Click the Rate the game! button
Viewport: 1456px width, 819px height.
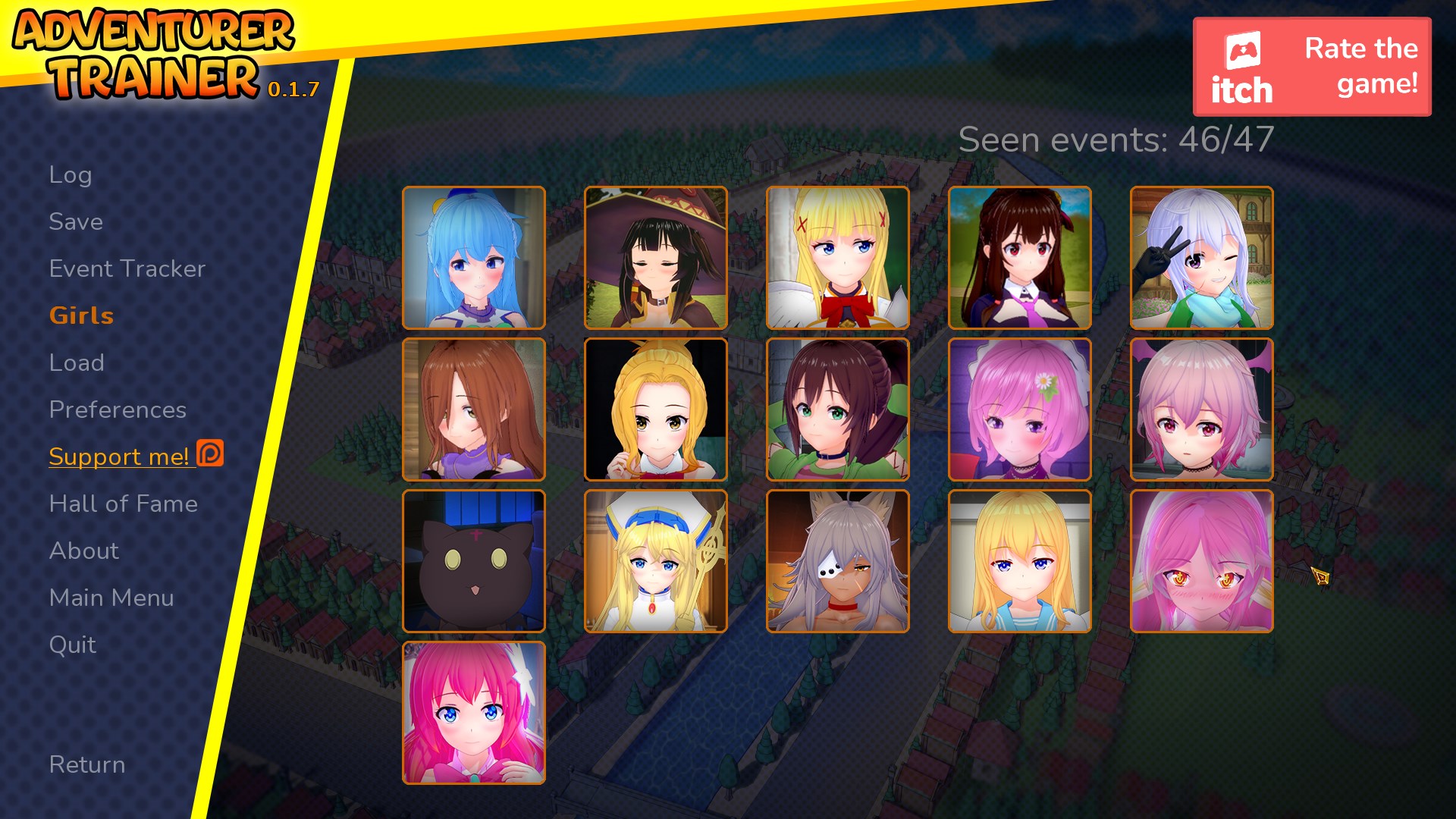[x=1360, y=63]
